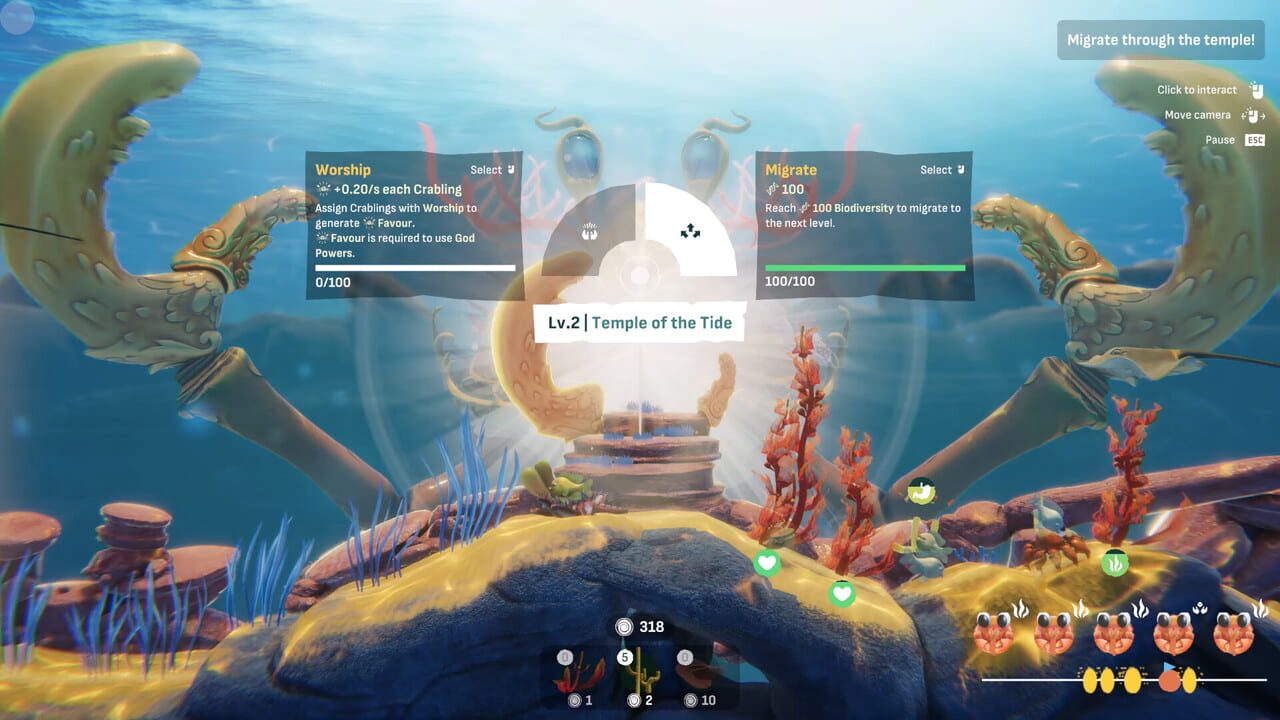Toggle the green heart marker on a crabling
The width and height of the screenshot is (1280, 720).
767,563
